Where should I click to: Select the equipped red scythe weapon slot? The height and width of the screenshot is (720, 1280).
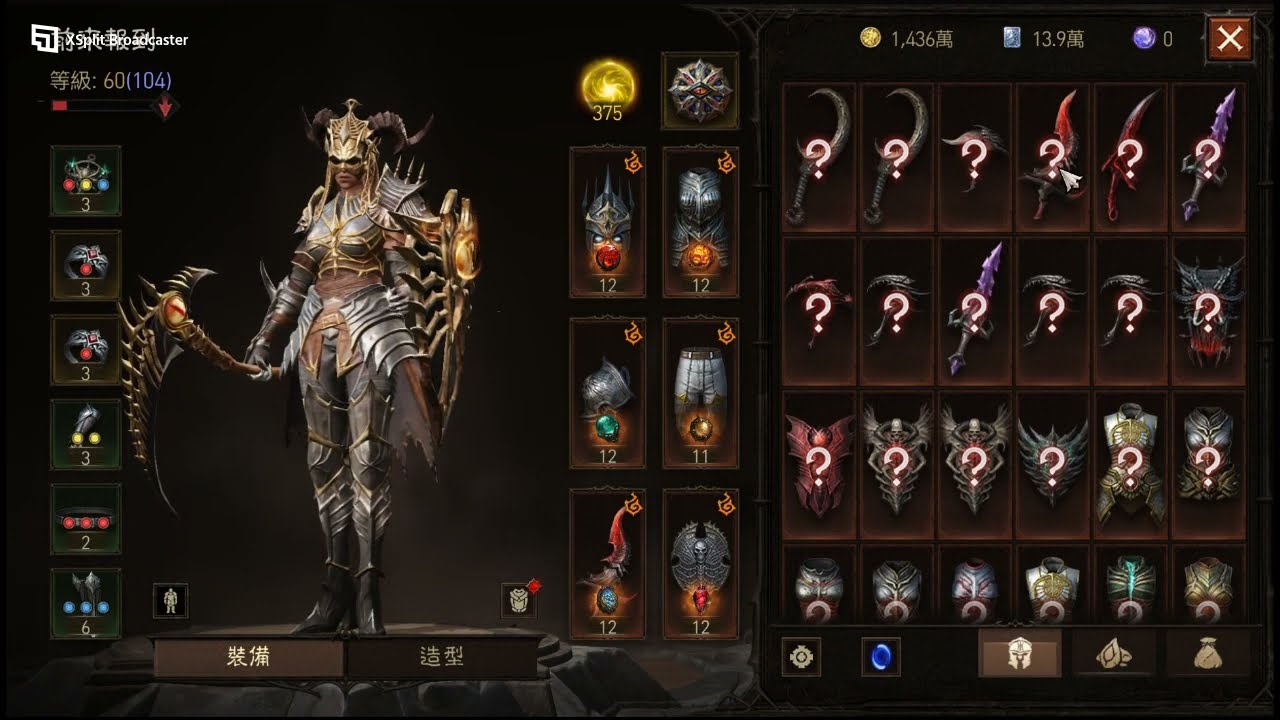pyautogui.click(x=608, y=564)
